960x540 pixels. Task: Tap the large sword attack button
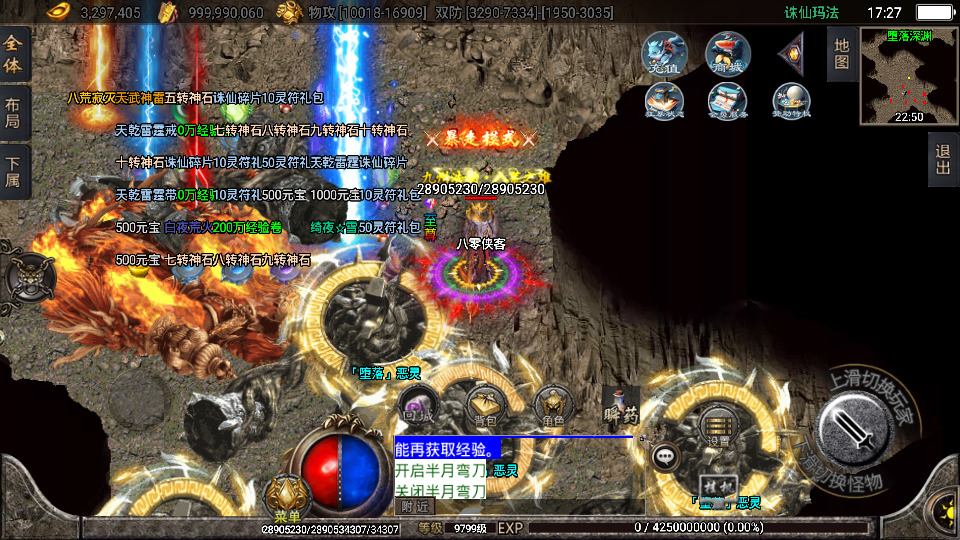click(856, 429)
